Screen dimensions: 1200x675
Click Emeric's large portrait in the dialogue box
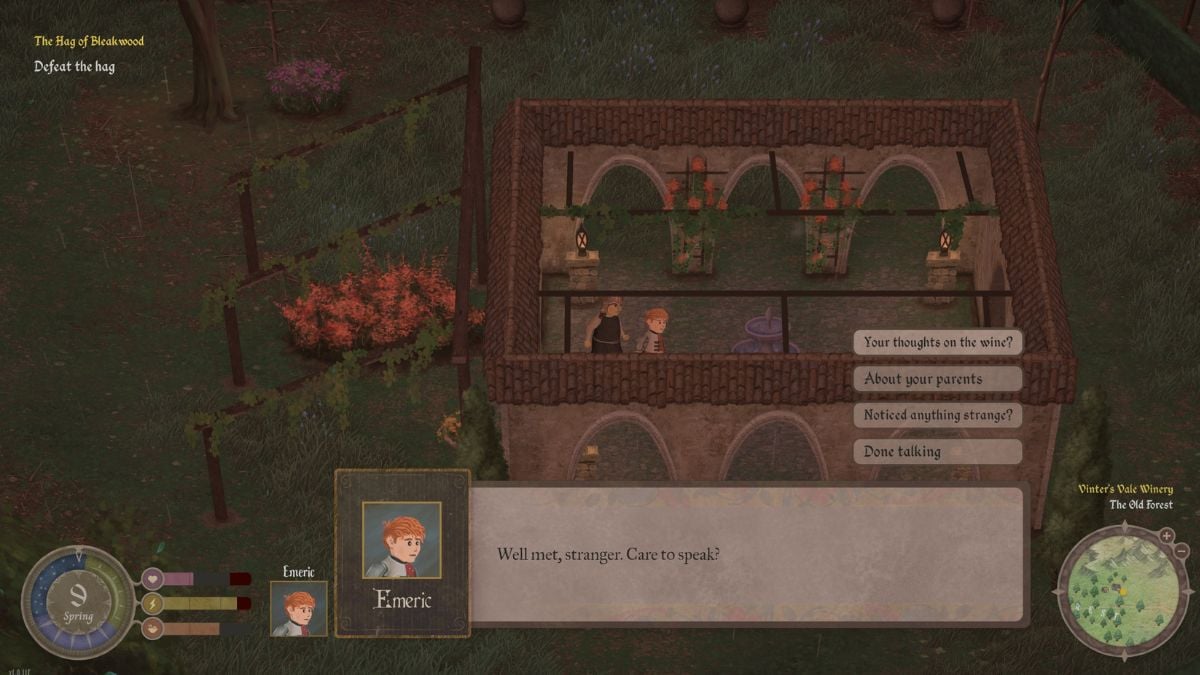click(x=402, y=540)
